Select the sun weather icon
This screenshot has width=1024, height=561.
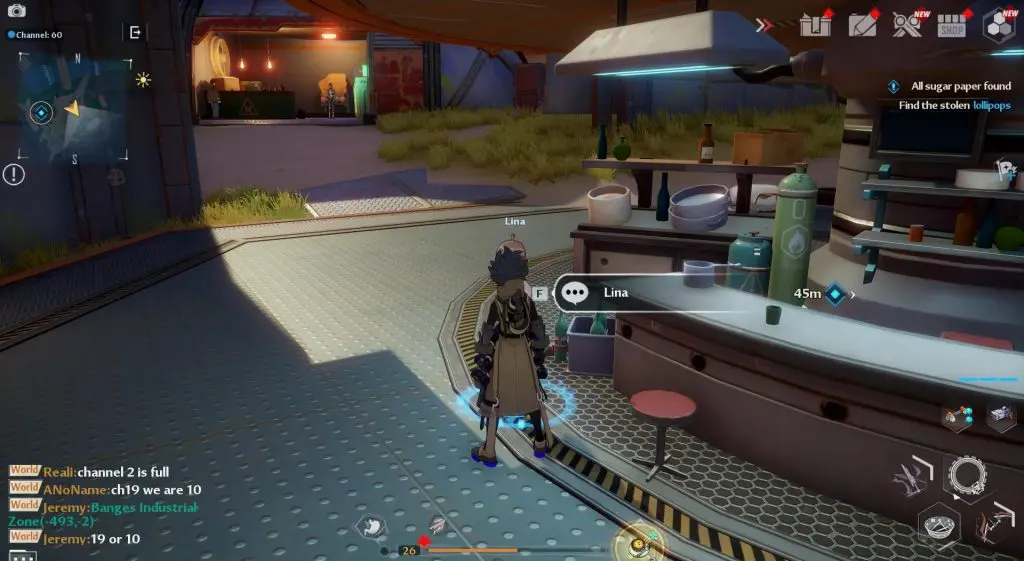pos(143,80)
